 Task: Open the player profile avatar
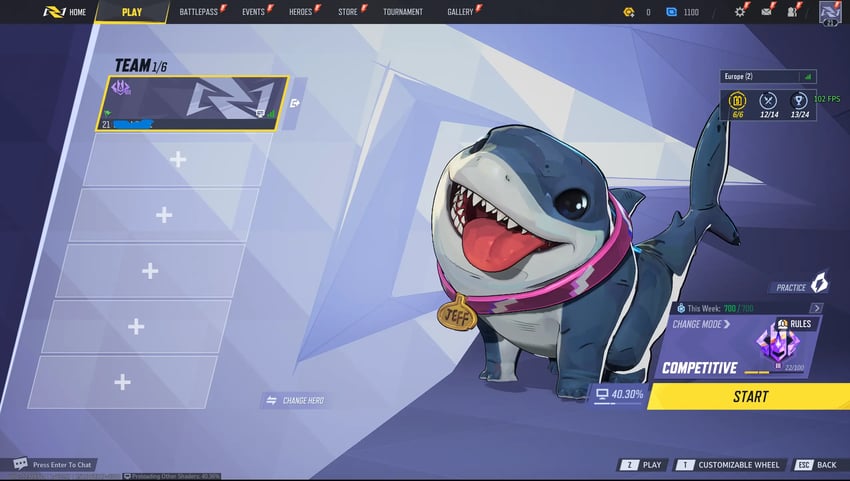(x=830, y=12)
